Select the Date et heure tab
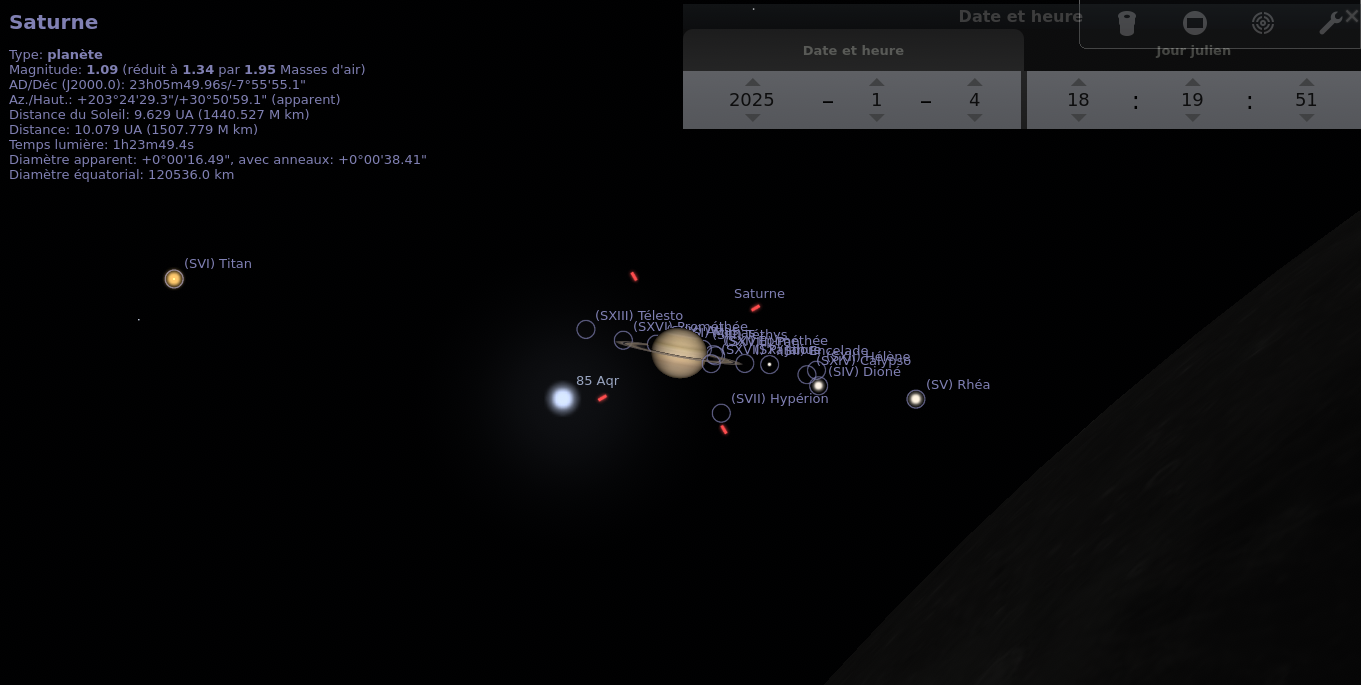The height and width of the screenshot is (685, 1361). [853, 51]
